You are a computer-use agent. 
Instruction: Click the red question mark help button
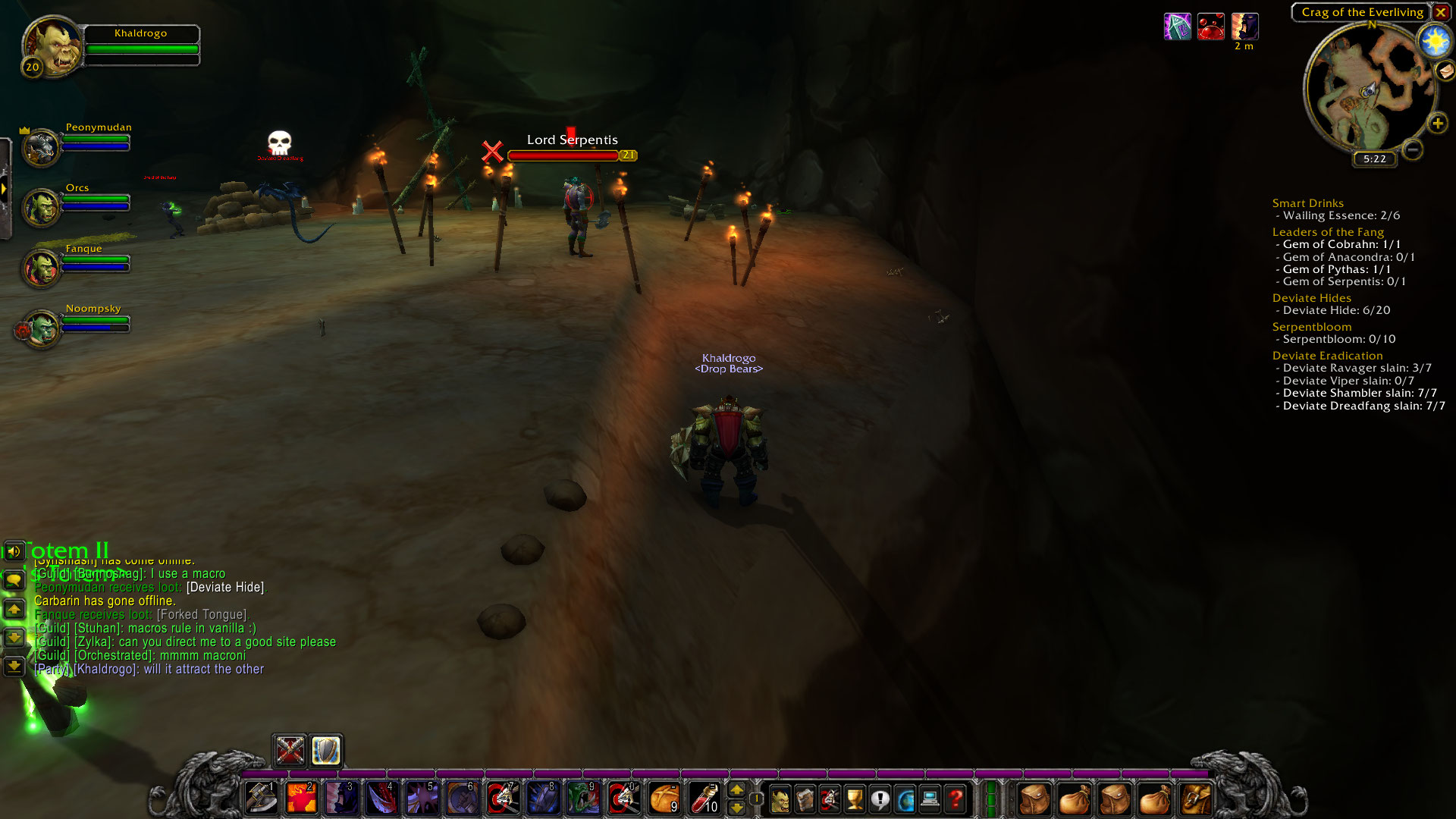955,799
